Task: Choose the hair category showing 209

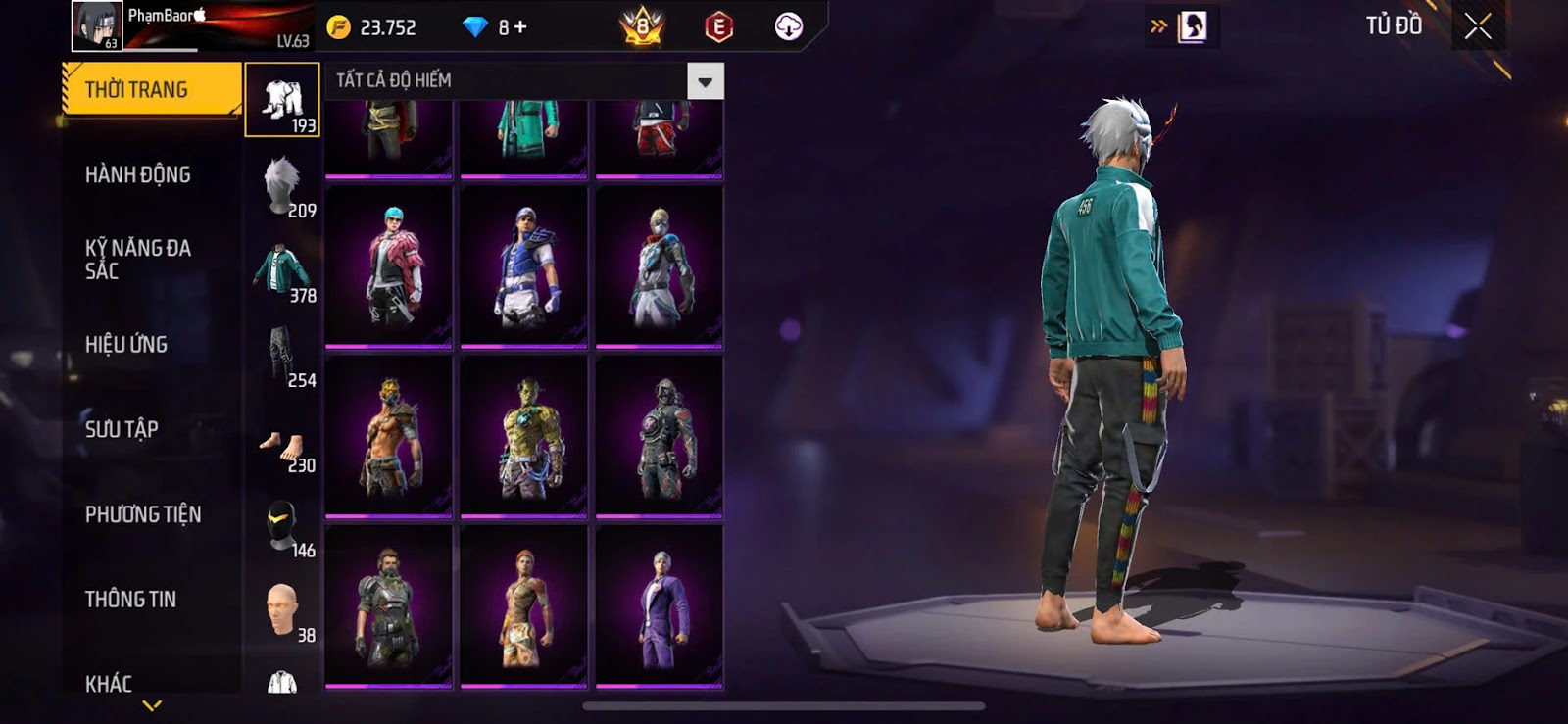Action: pos(282,184)
